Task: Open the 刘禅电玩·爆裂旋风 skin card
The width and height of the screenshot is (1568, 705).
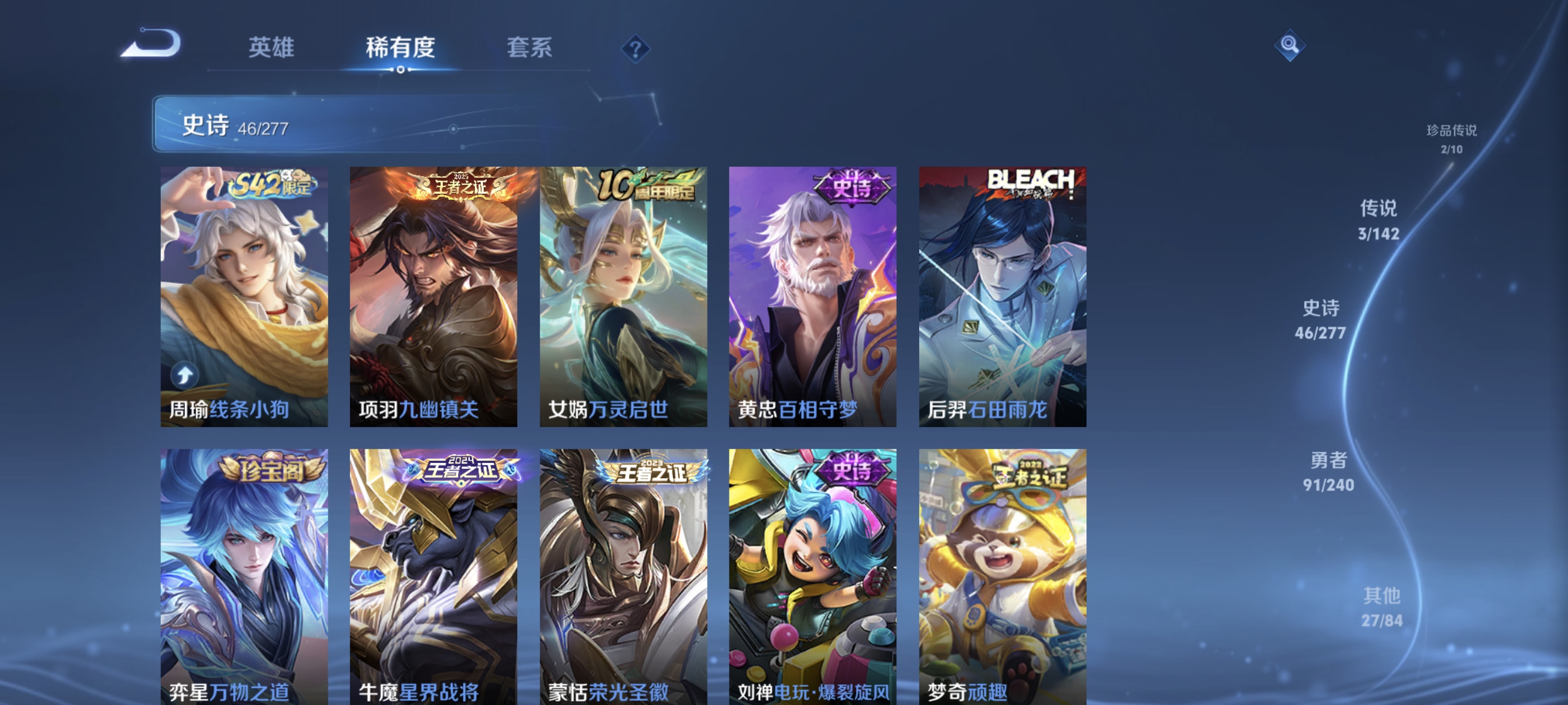Action: tap(813, 578)
